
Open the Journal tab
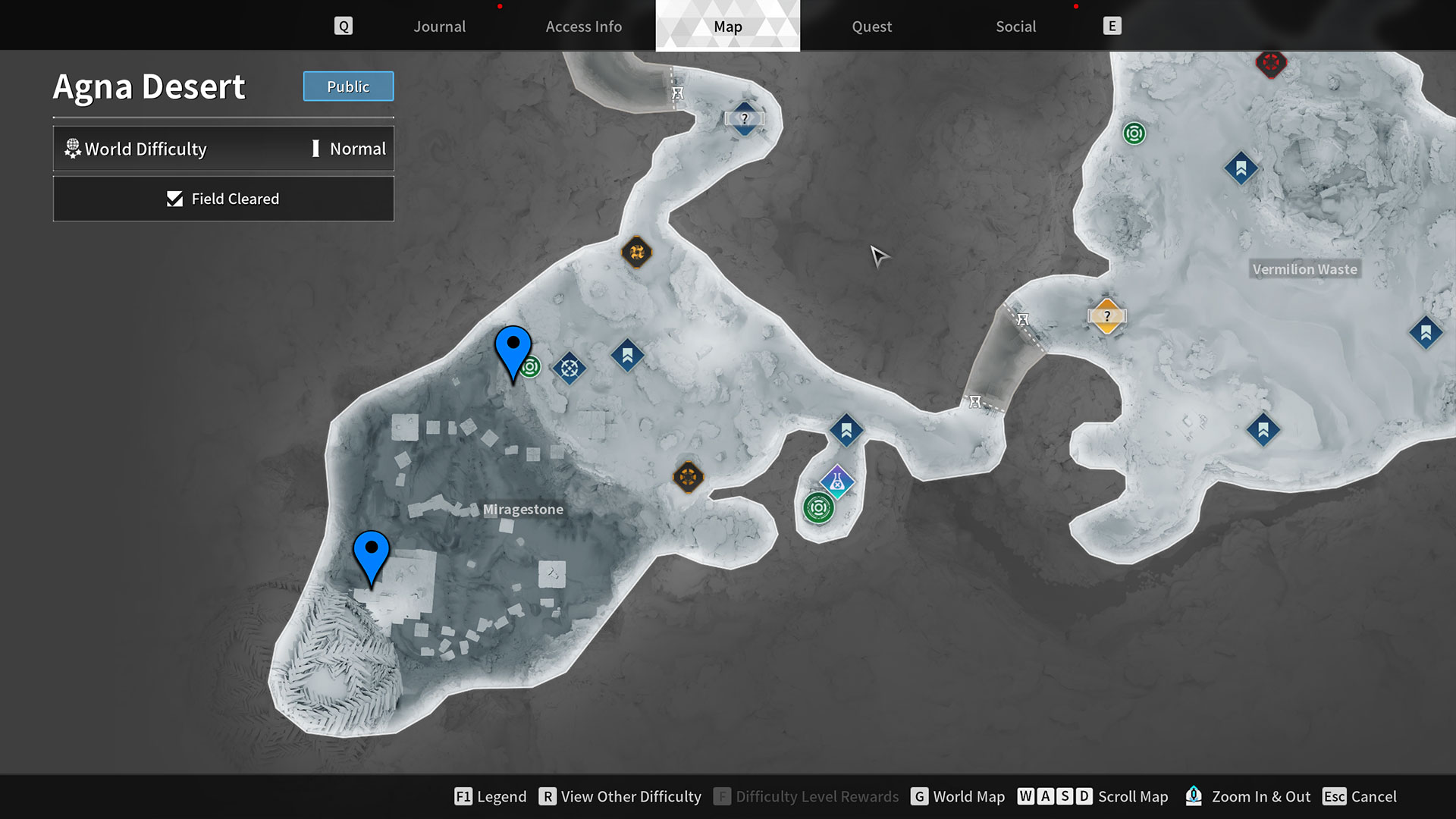coord(439,26)
